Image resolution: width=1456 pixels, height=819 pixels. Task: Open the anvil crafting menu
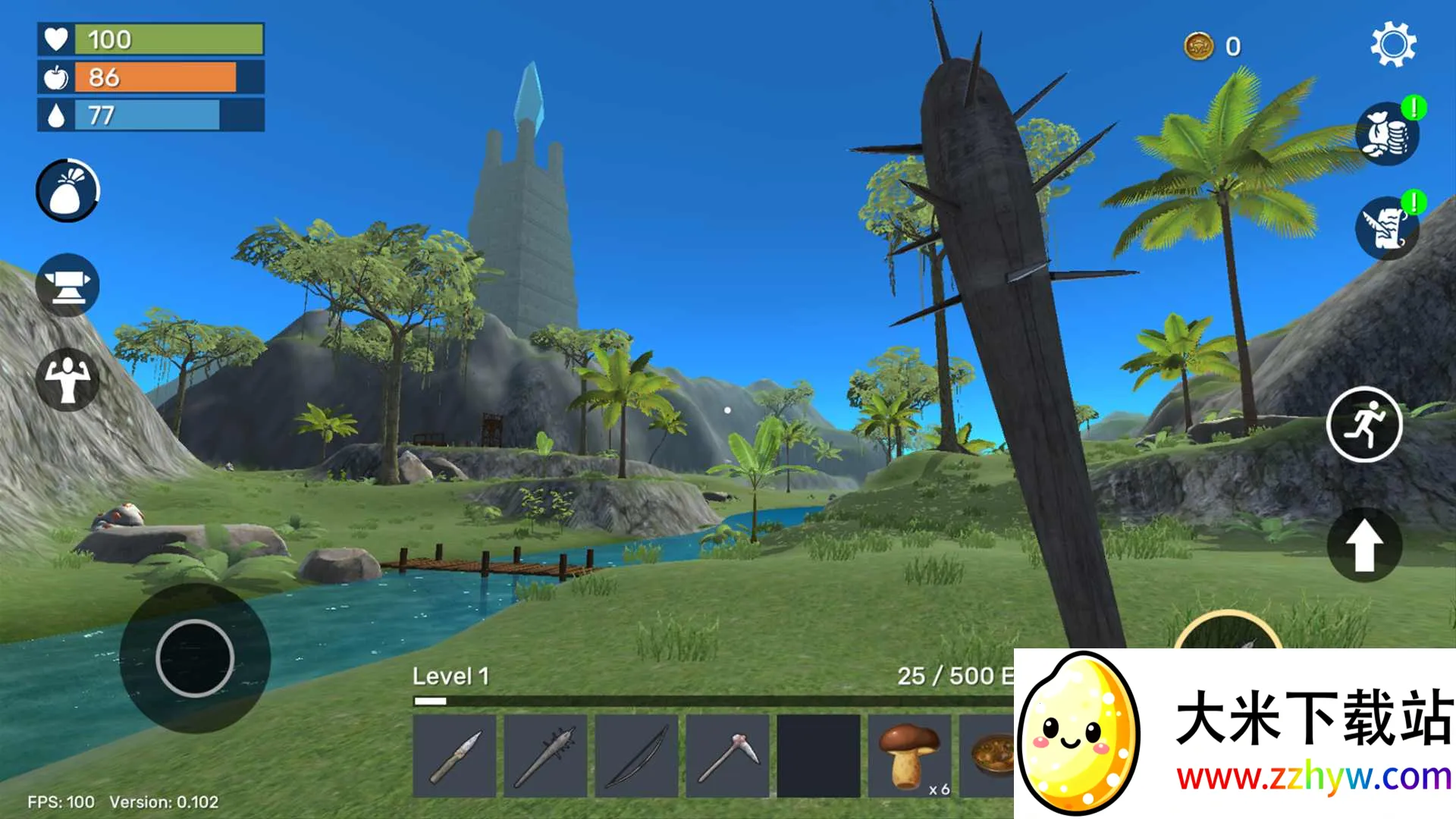click(x=67, y=285)
